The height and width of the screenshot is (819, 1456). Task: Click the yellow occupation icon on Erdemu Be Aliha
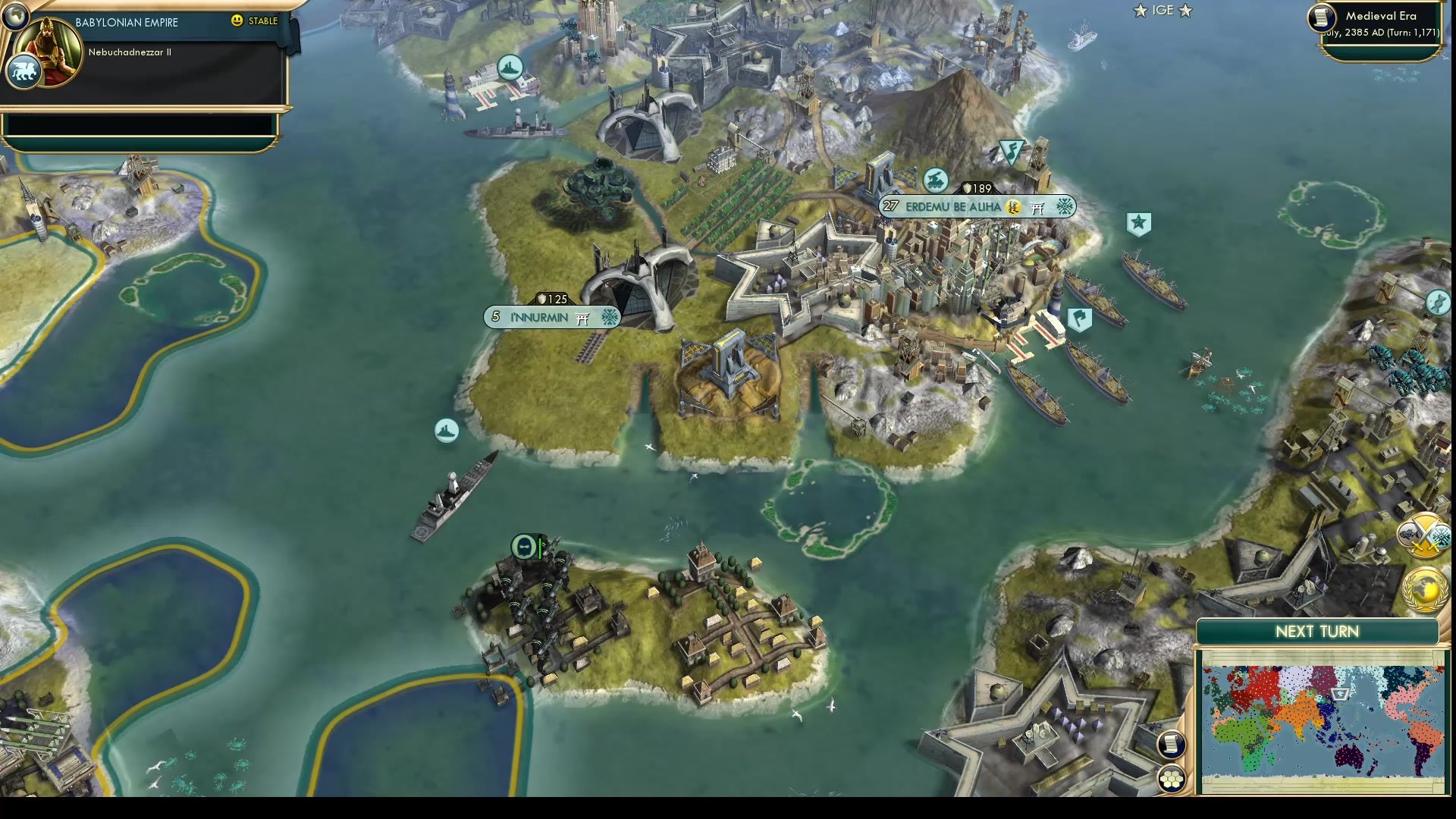pyautogui.click(x=1013, y=208)
